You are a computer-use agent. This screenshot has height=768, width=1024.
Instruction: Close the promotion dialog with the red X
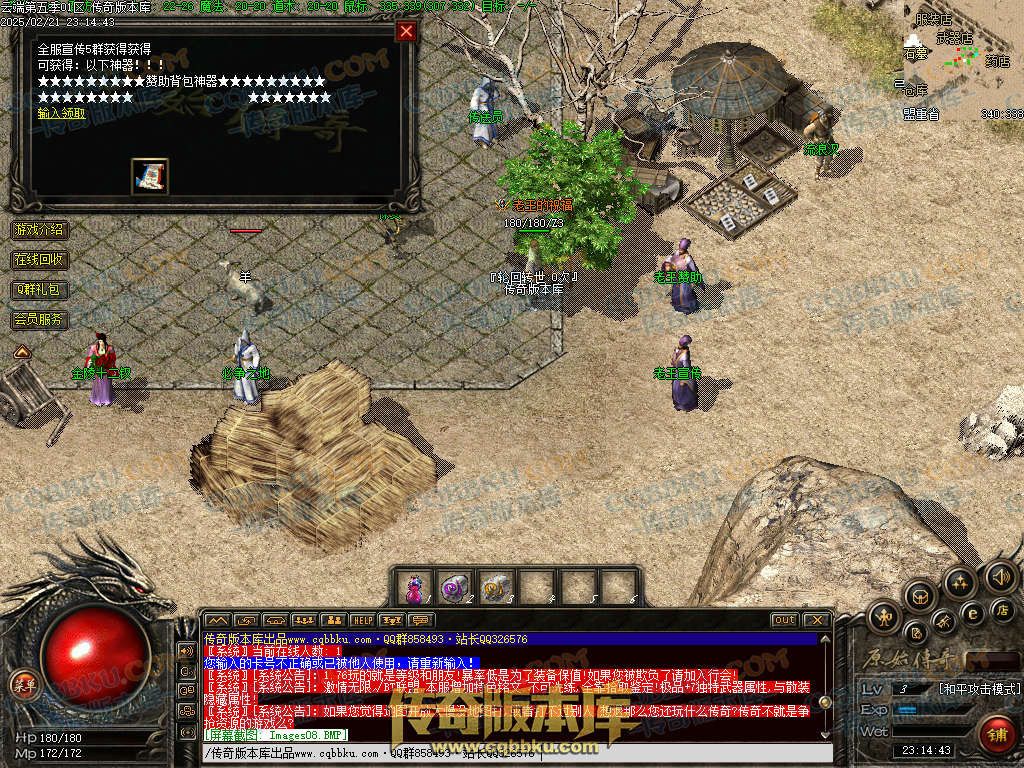(x=406, y=31)
